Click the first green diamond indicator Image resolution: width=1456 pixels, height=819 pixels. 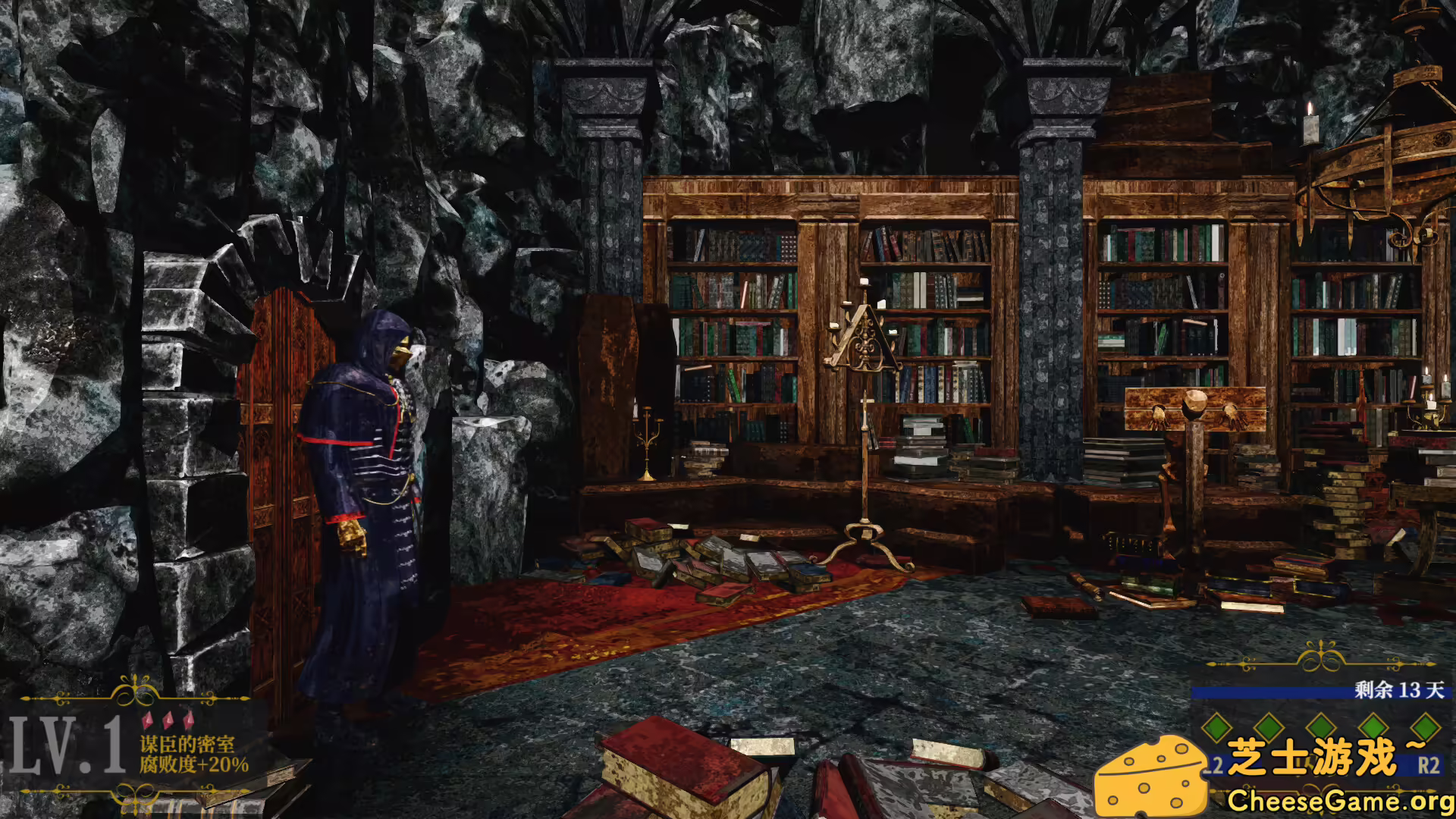(x=1217, y=726)
